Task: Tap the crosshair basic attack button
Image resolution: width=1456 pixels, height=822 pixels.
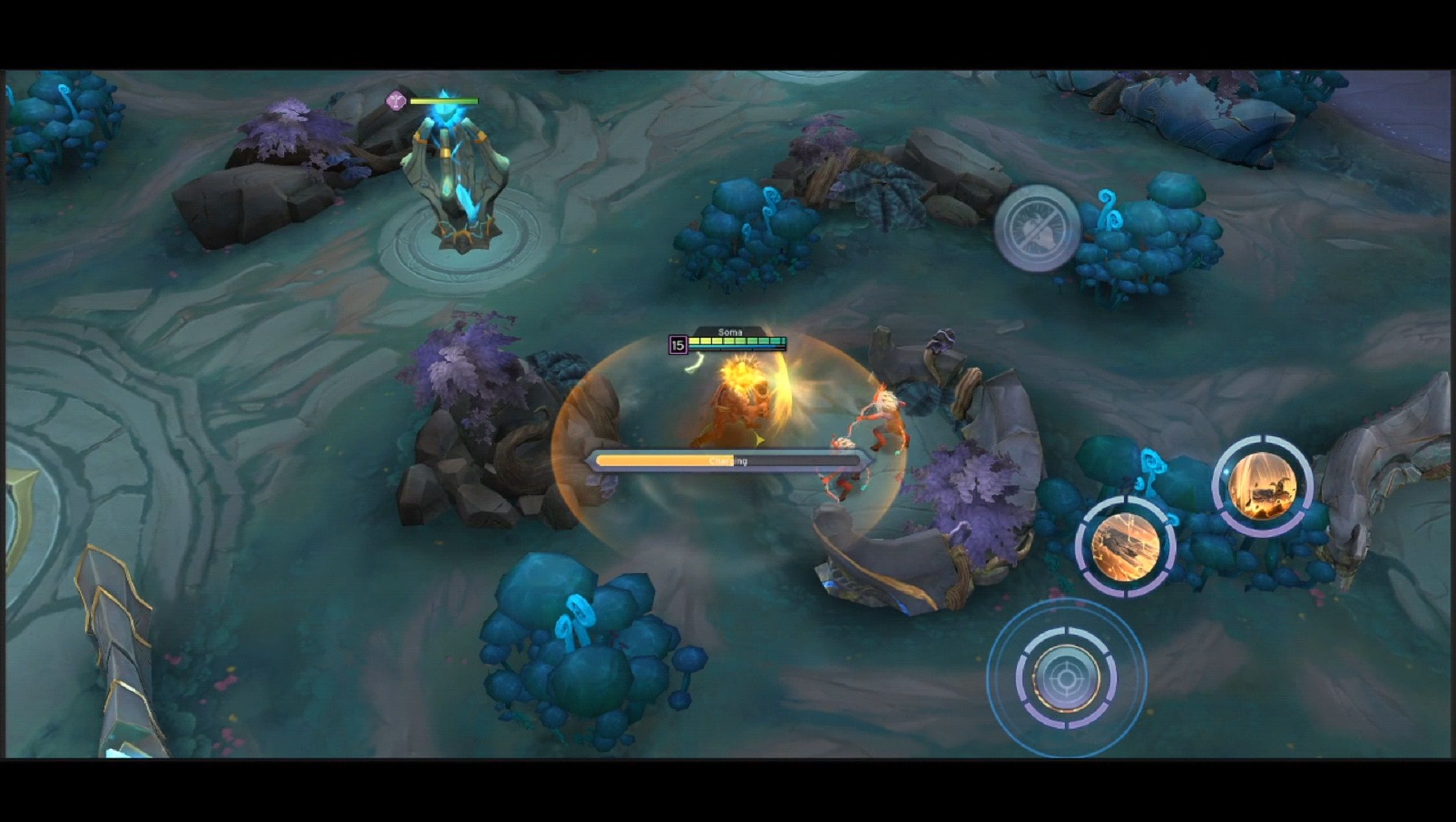Action: [x=1066, y=678]
